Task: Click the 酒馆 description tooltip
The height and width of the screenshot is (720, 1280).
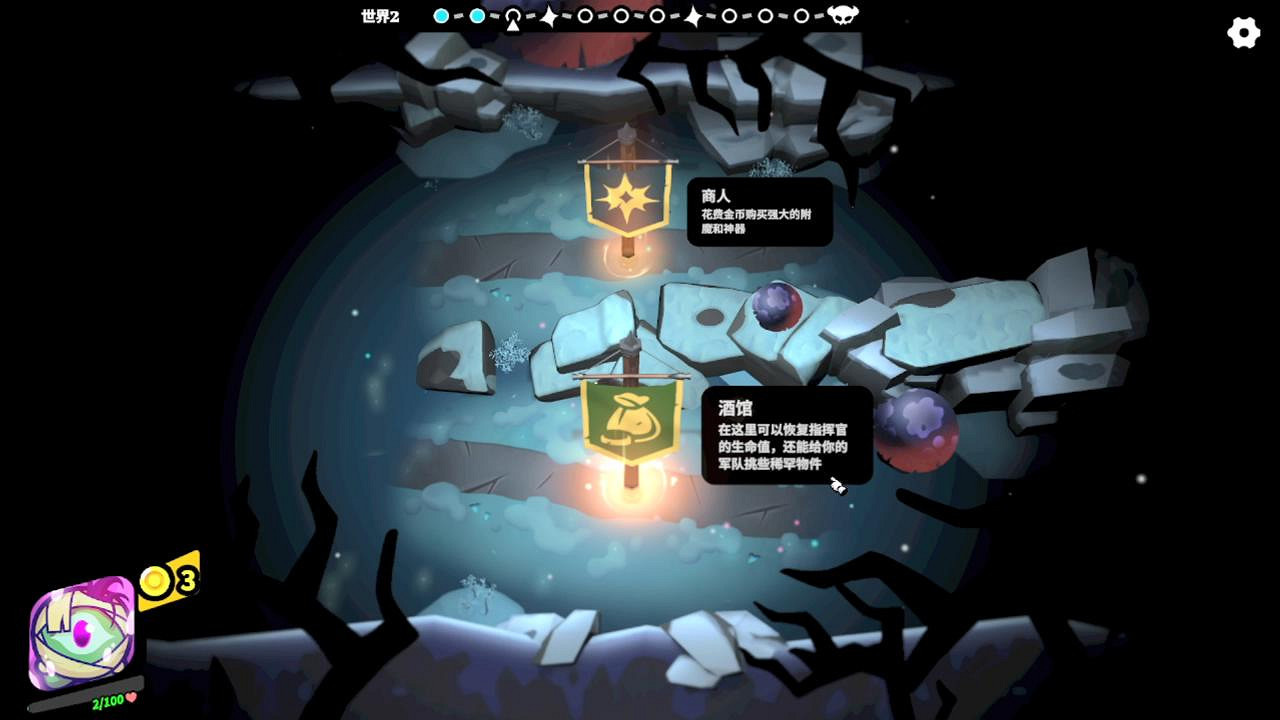Action: pos(790,437)
